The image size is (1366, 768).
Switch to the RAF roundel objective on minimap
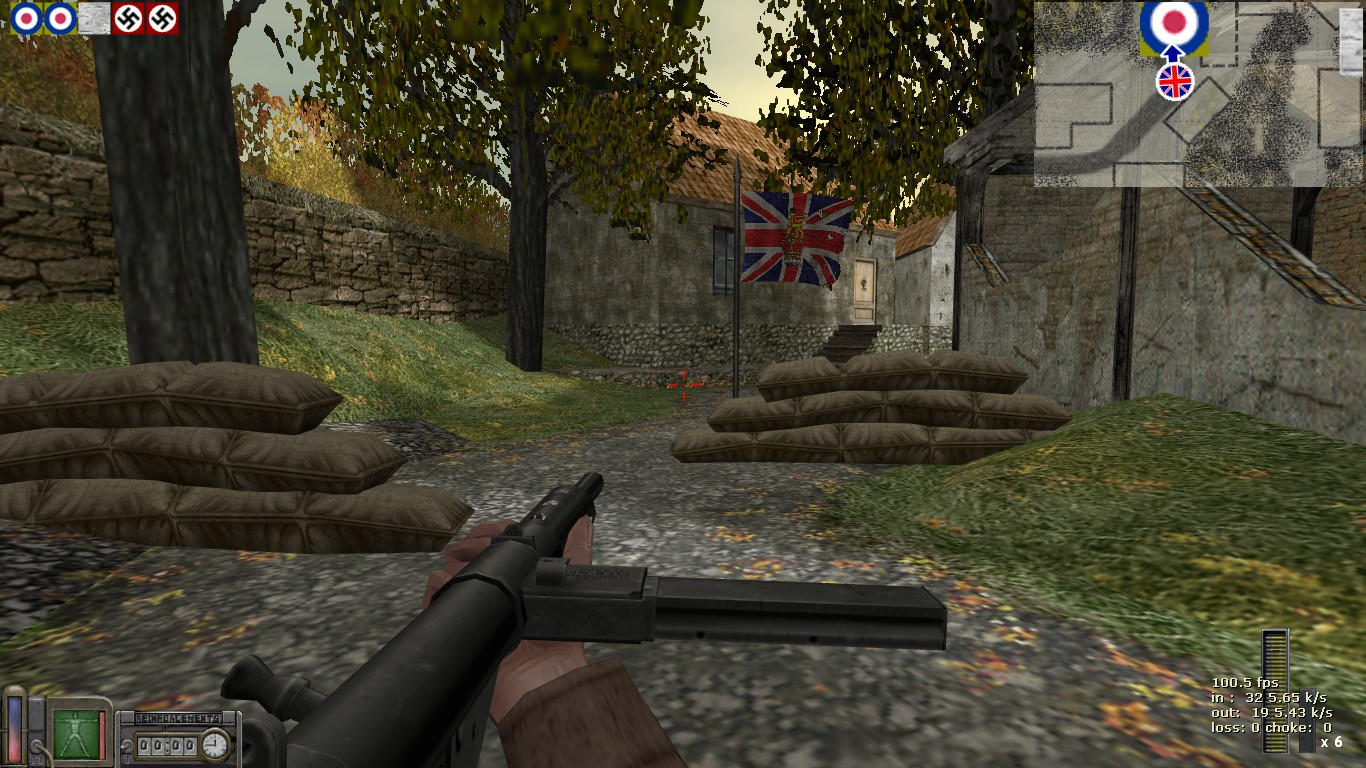click(1173, 22)
